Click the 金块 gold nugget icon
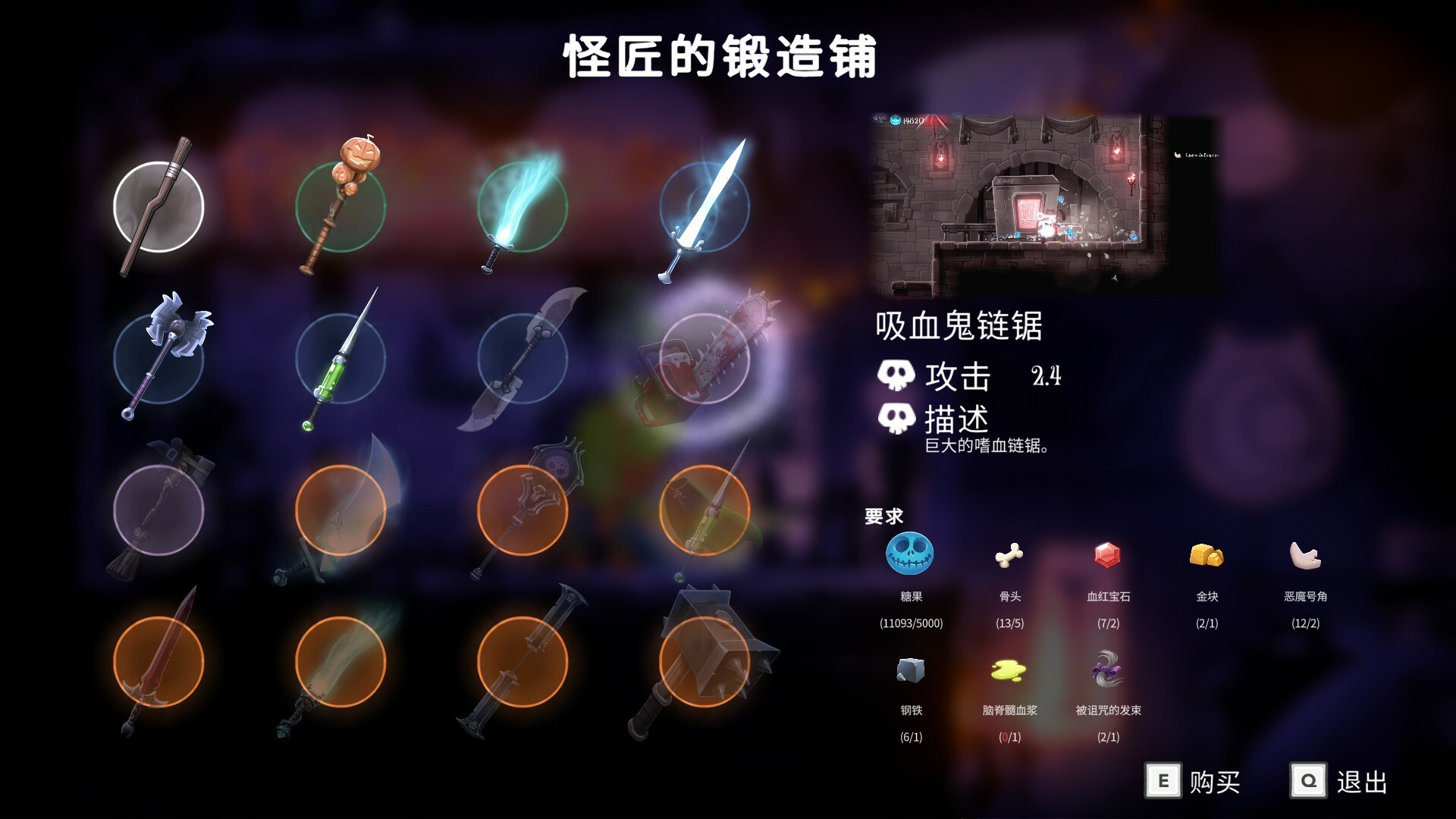The height and width of the screenshot is (819, 1456). [x=1207, y=556]
